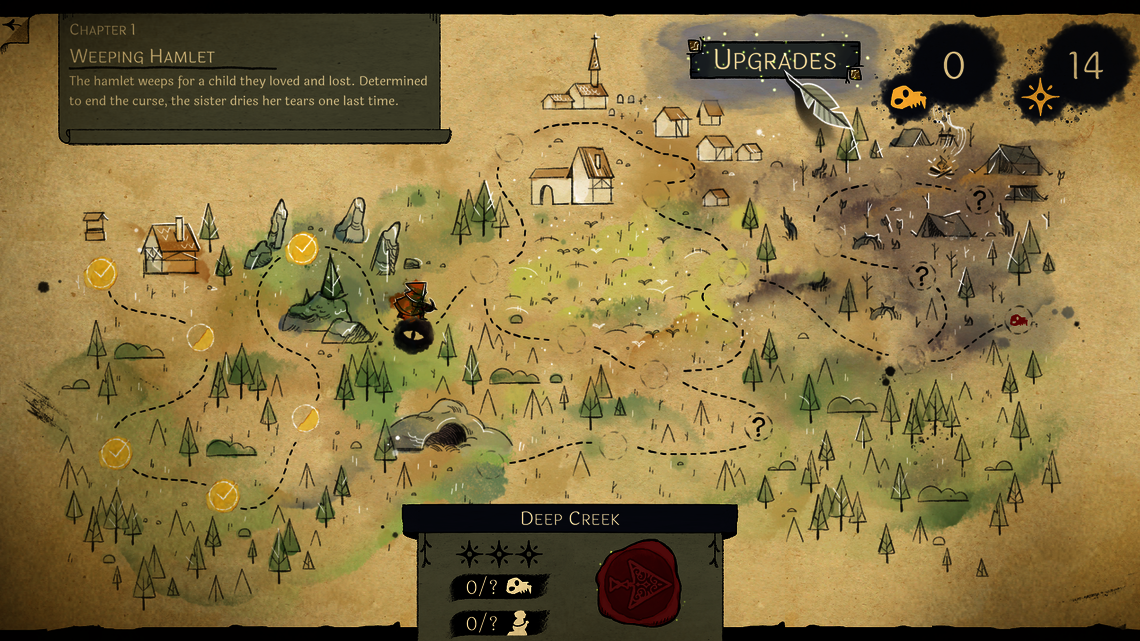
Task: Open the Upgrades menu
Action: [774, 60]
